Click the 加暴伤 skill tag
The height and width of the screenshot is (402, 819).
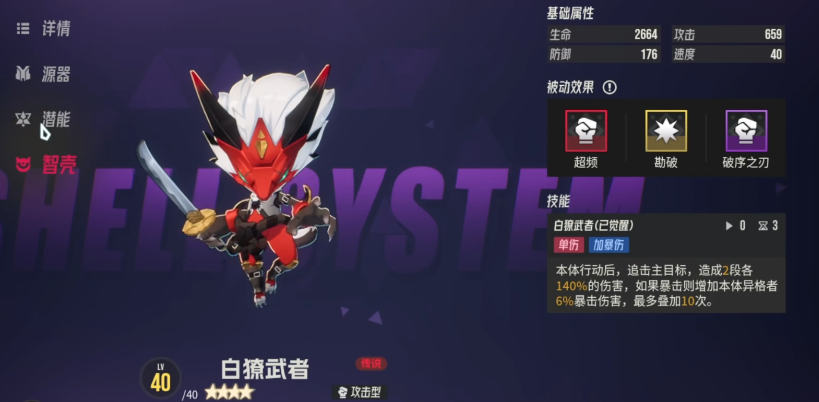pos(609,245)
